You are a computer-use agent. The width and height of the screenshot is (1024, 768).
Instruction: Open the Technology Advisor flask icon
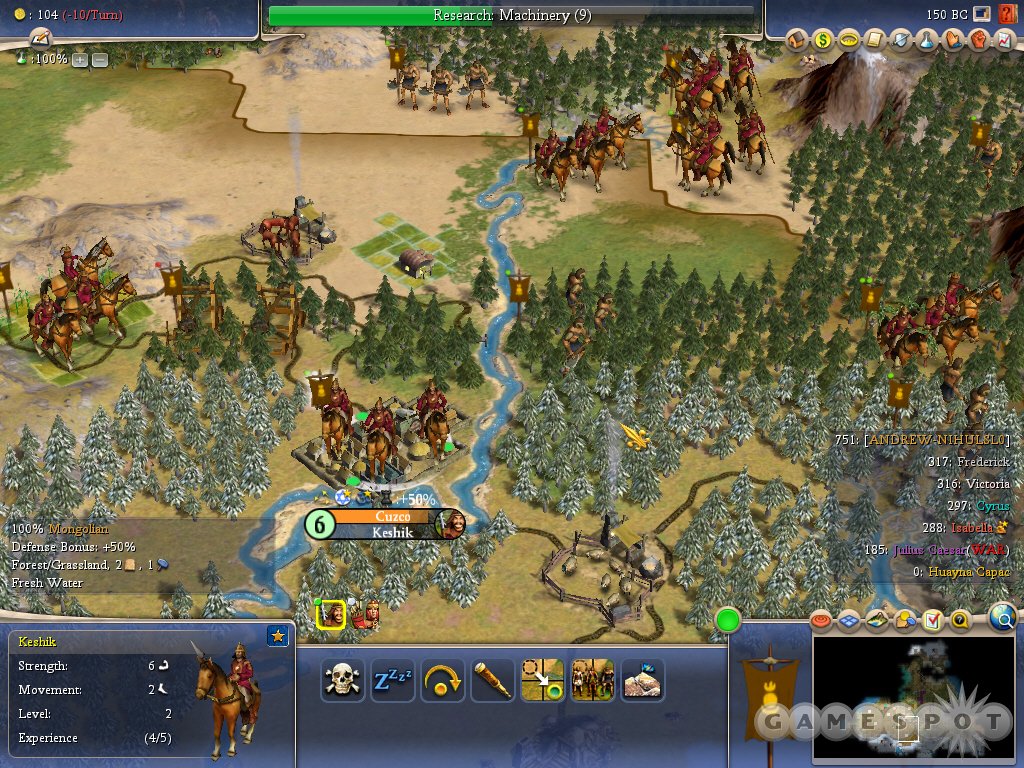coord(928,41)
